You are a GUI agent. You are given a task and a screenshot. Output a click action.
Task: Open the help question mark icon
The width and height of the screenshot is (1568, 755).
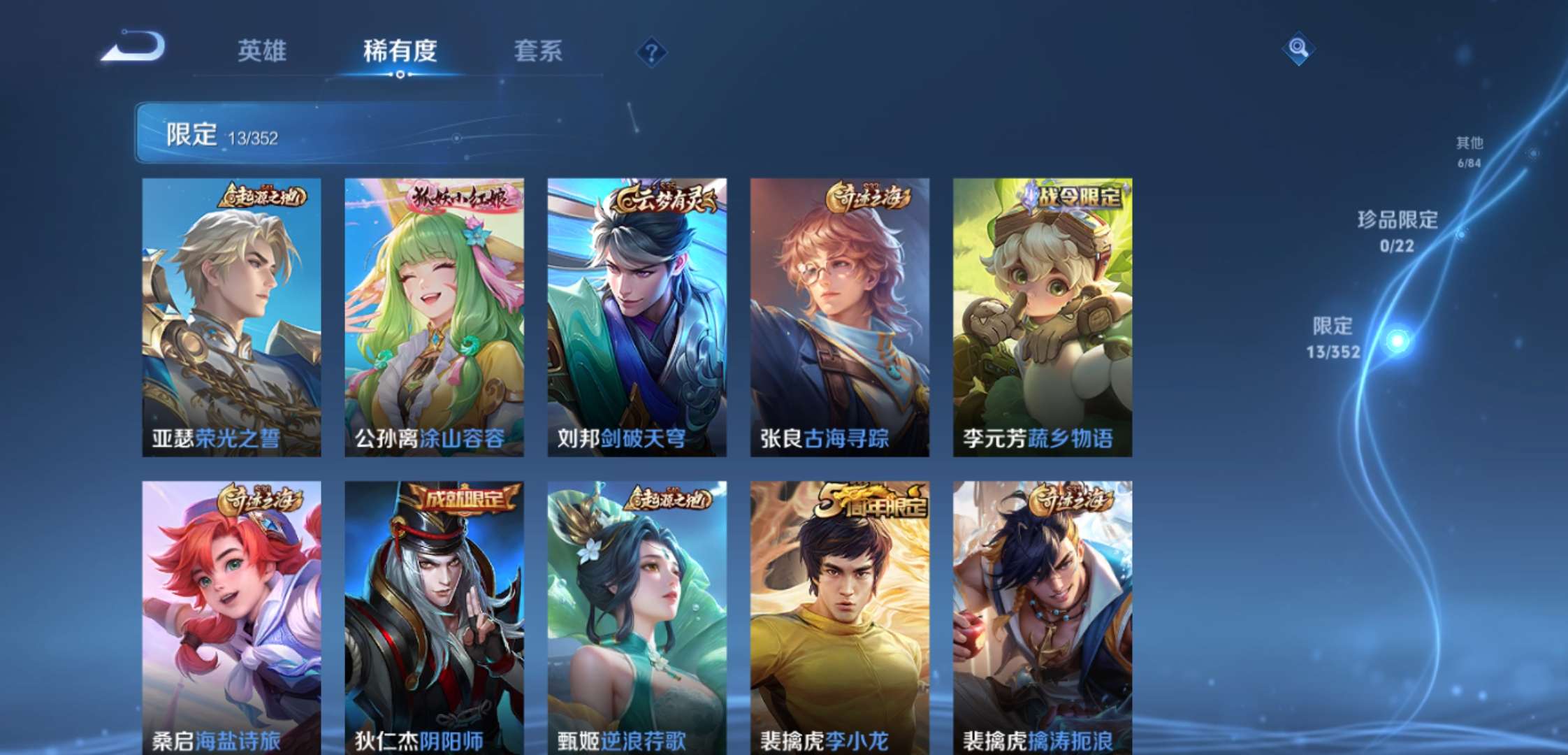click(651, 50)
